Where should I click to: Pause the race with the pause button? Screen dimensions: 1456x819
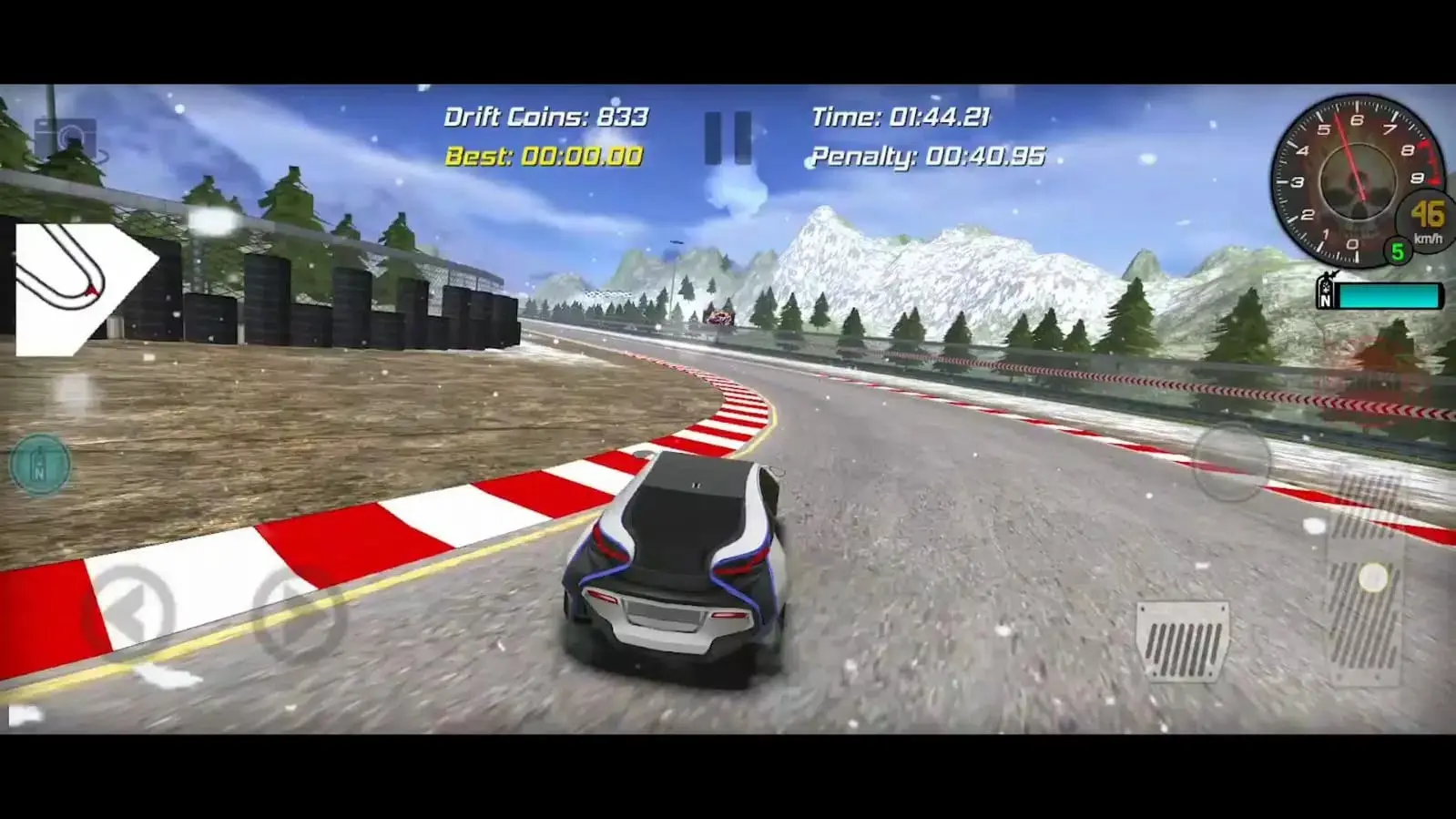tap(728, 138)
